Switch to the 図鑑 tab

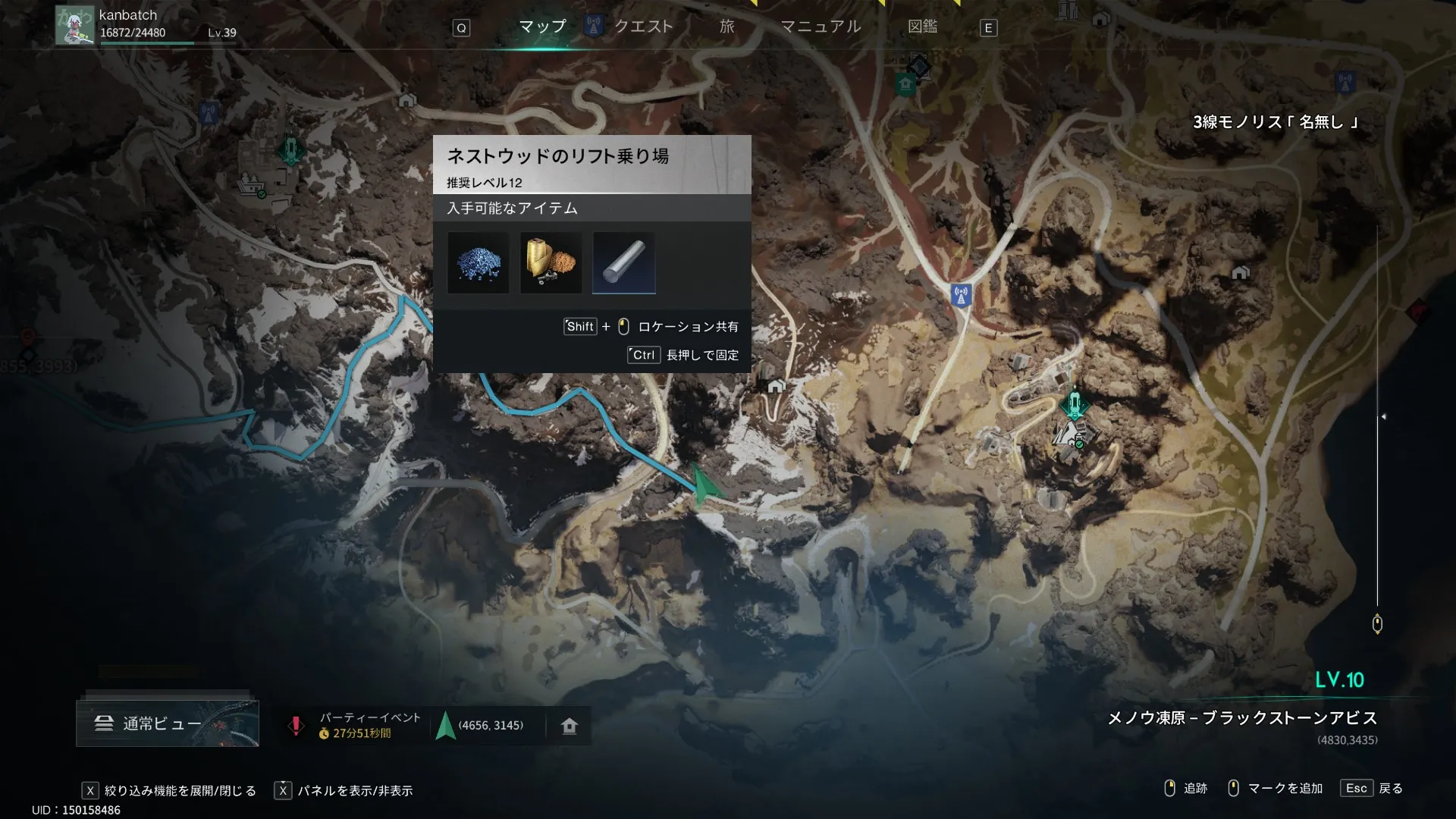pyautogui.click(x=922, y=27)
